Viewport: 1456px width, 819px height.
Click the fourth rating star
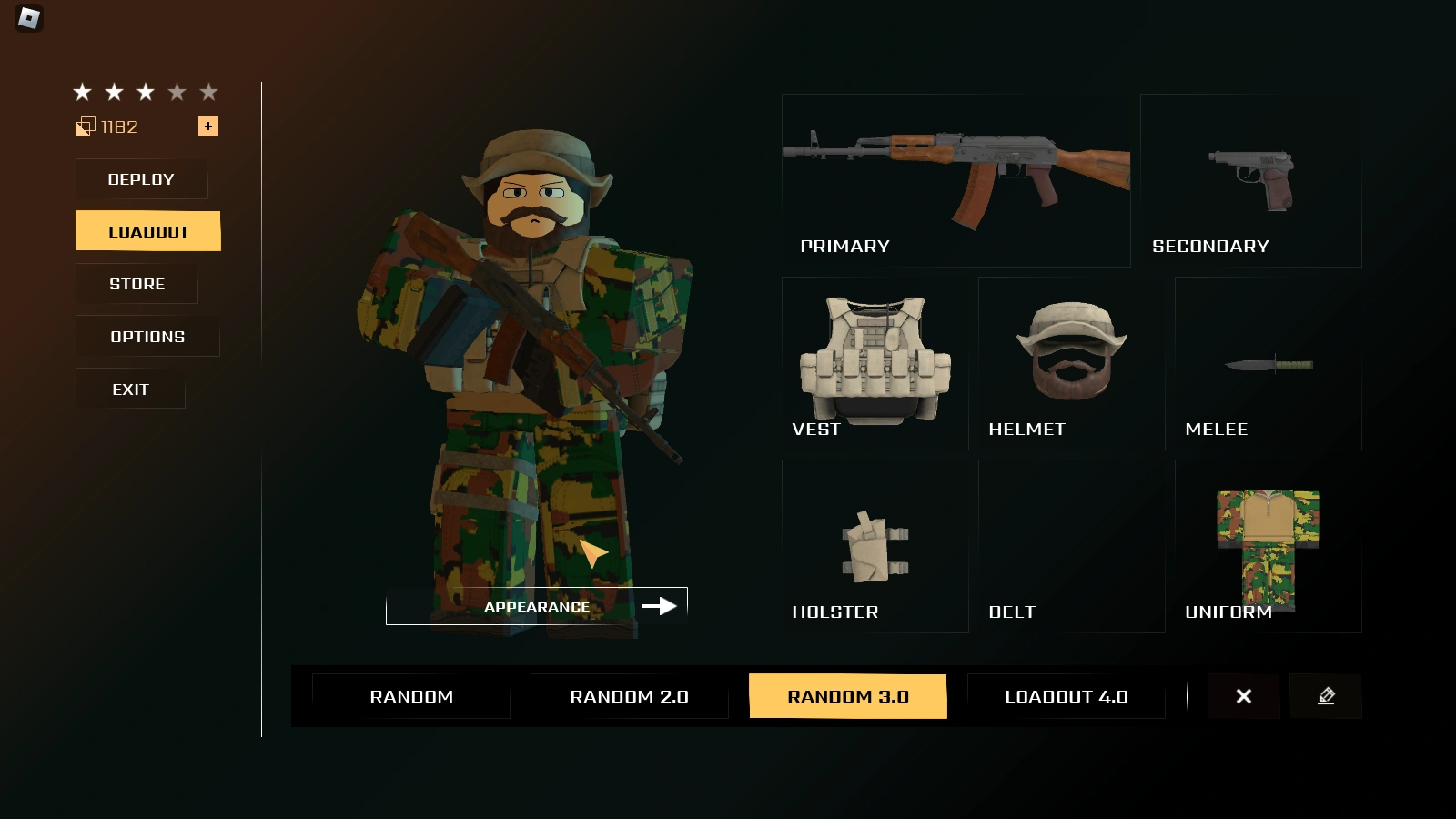[x=177, y=91]
